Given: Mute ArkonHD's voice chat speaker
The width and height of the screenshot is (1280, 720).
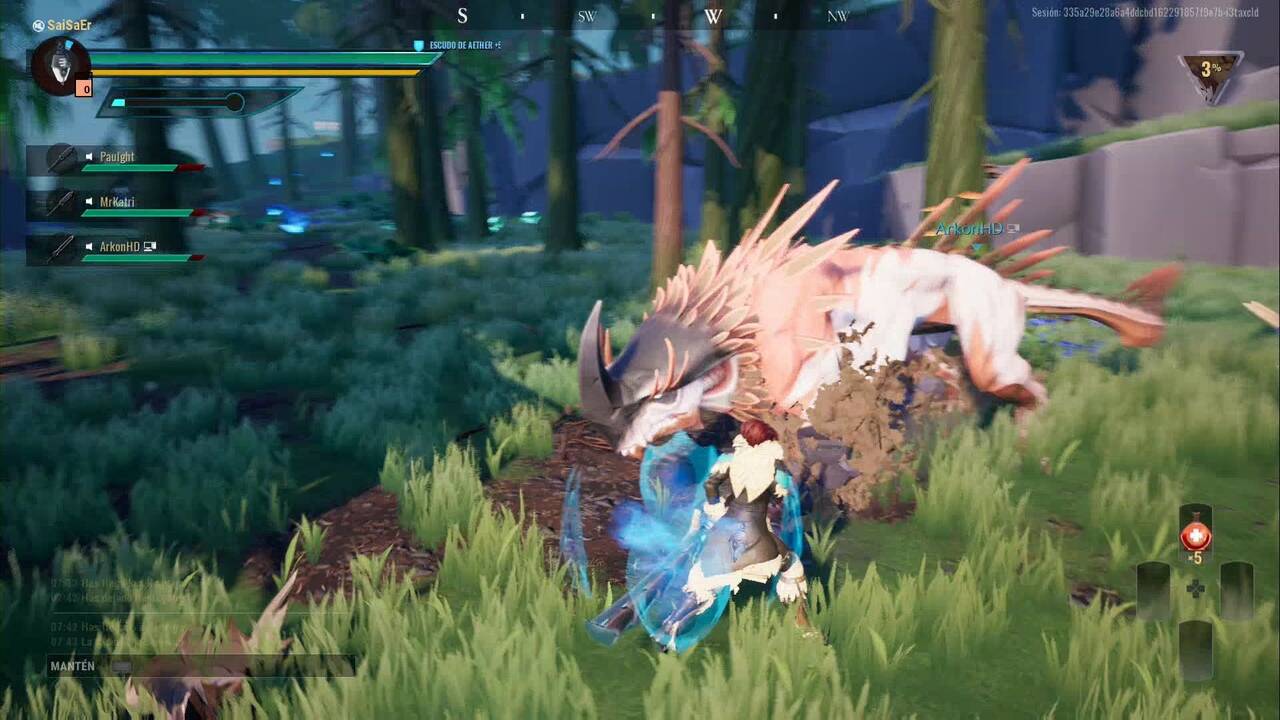Looking at the screenshot, I should [x=89, y=245].
